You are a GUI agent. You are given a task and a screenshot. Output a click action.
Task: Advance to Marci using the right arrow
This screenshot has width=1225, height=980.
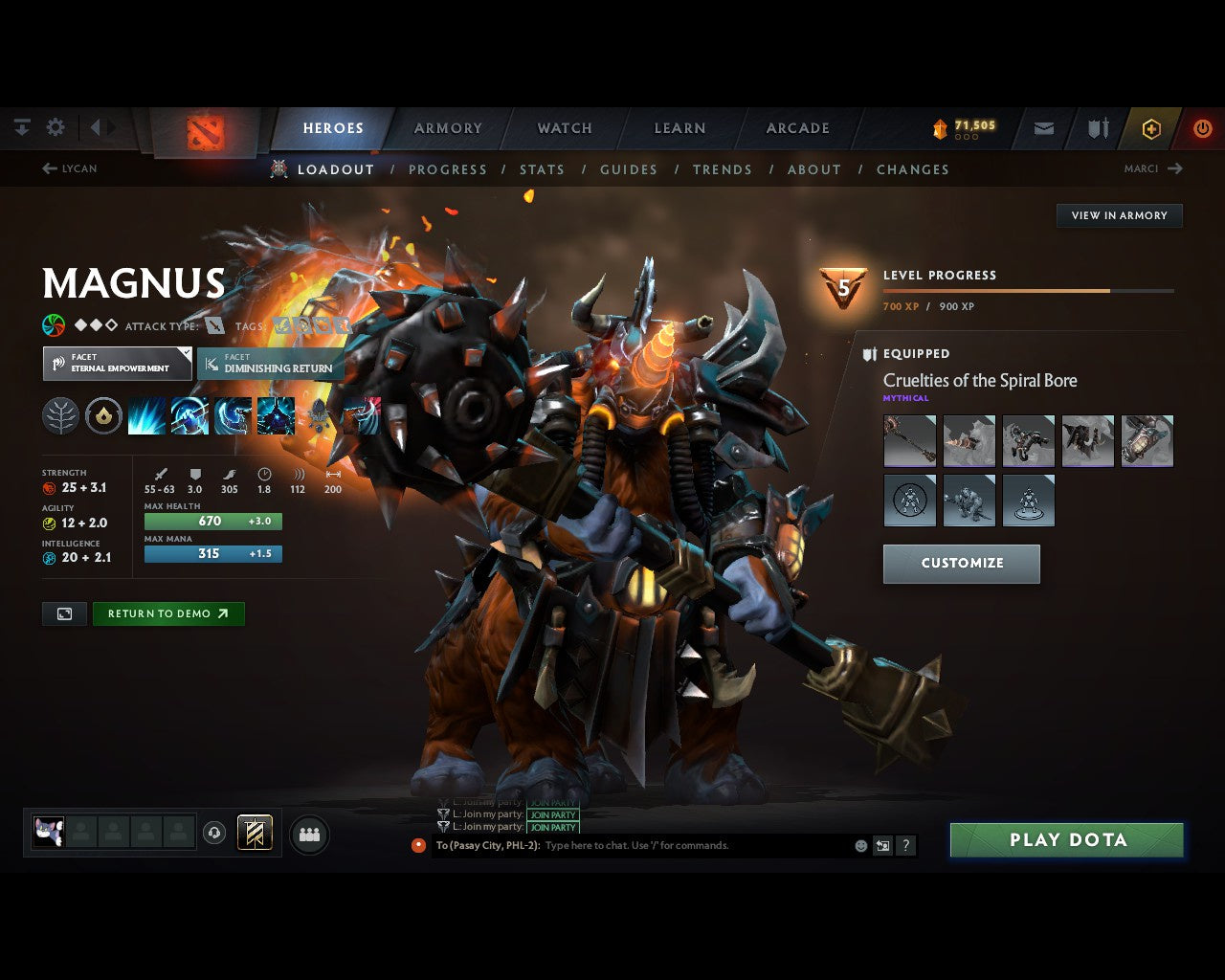[x=1175, y=168]
